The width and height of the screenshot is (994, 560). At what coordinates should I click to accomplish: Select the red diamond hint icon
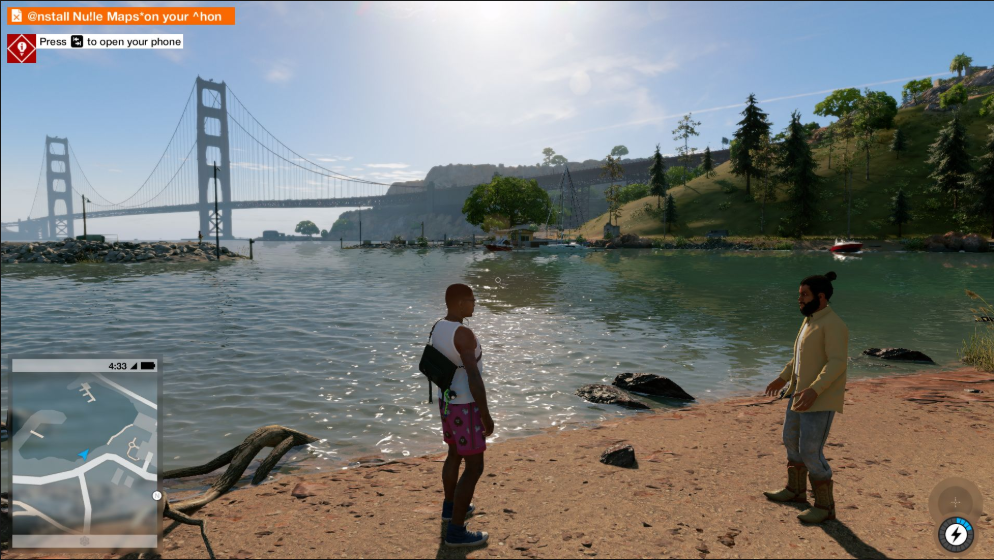click(x=21, y=48)
